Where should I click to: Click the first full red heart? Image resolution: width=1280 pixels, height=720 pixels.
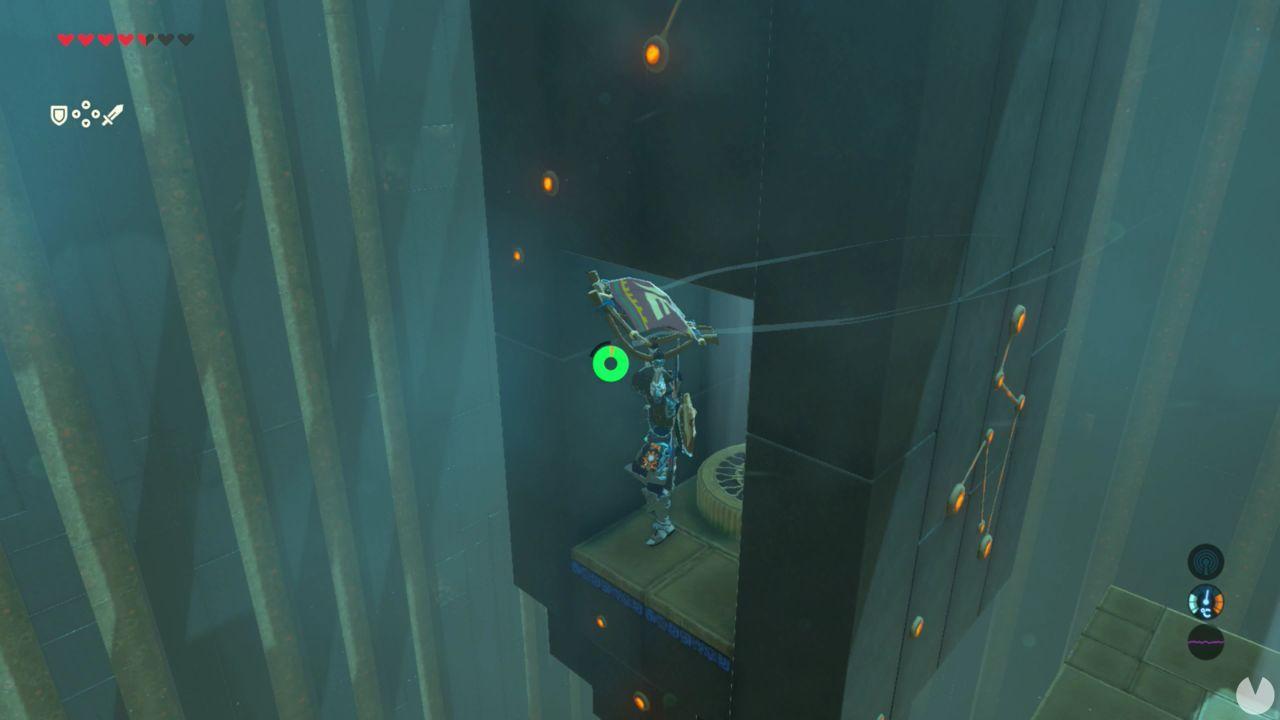tap(65, 40)
